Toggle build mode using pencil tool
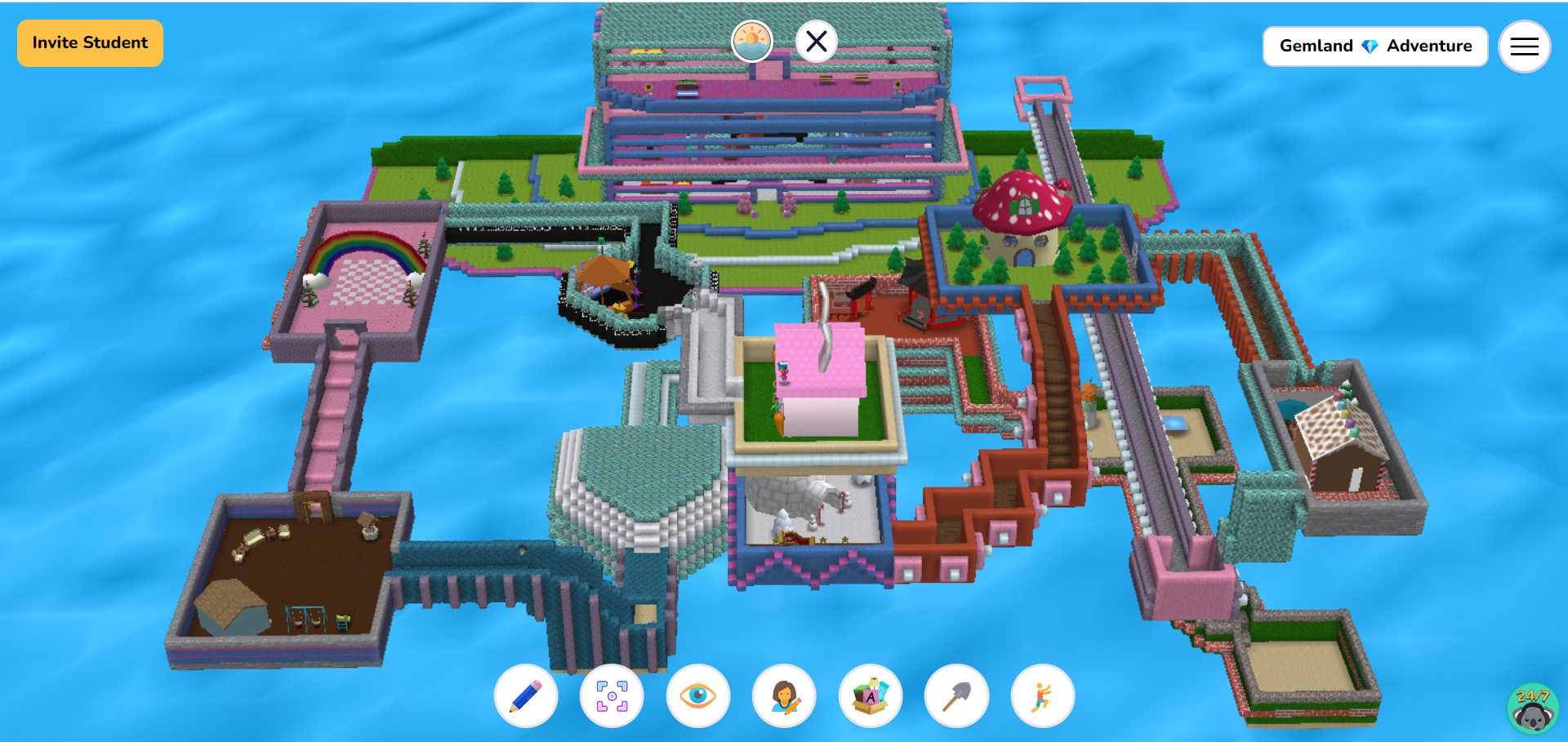The height and width of the screenshot is (742, 1568). click(x=525, y=695)
